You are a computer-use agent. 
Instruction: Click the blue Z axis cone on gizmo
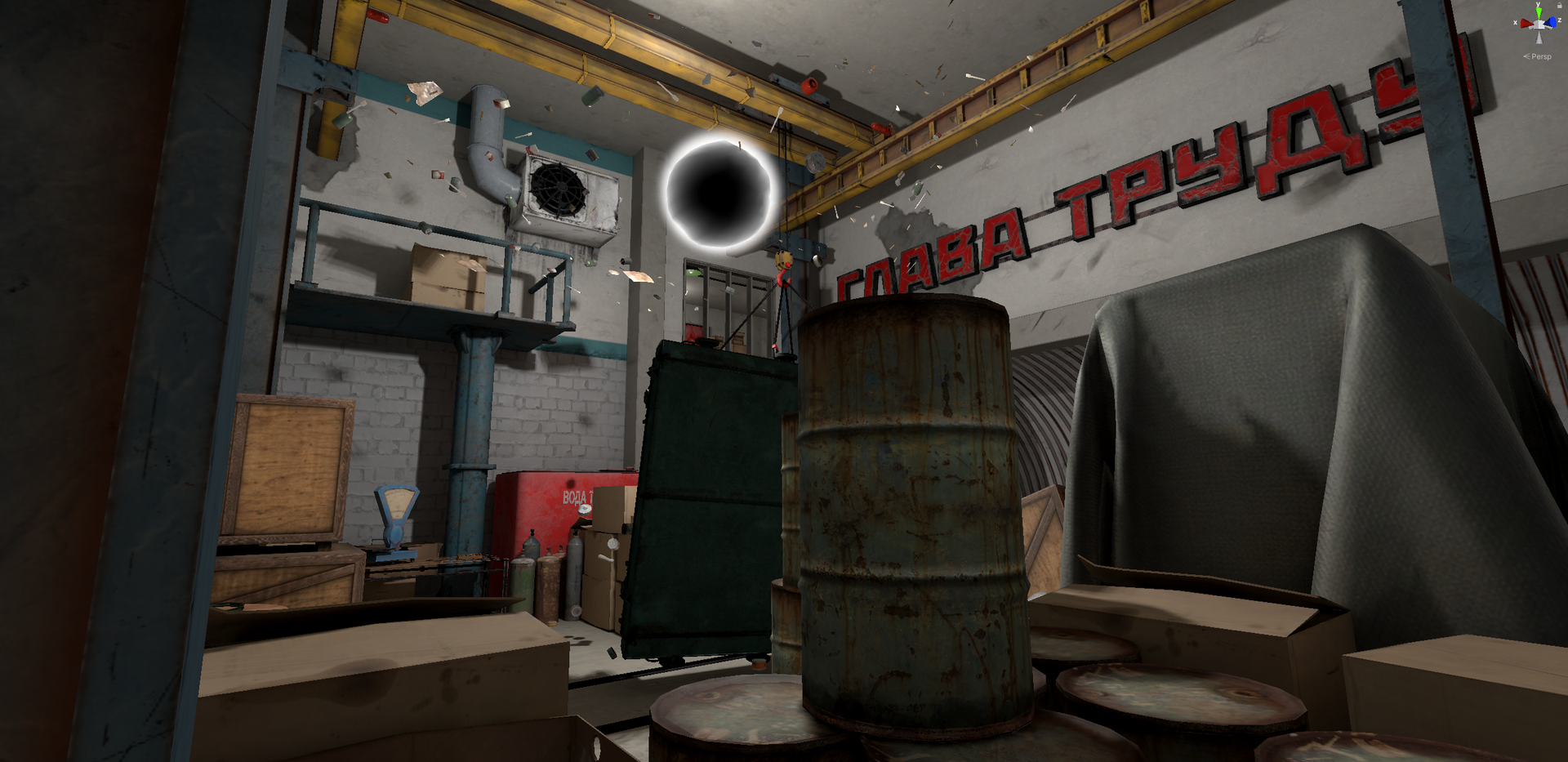1552,23
